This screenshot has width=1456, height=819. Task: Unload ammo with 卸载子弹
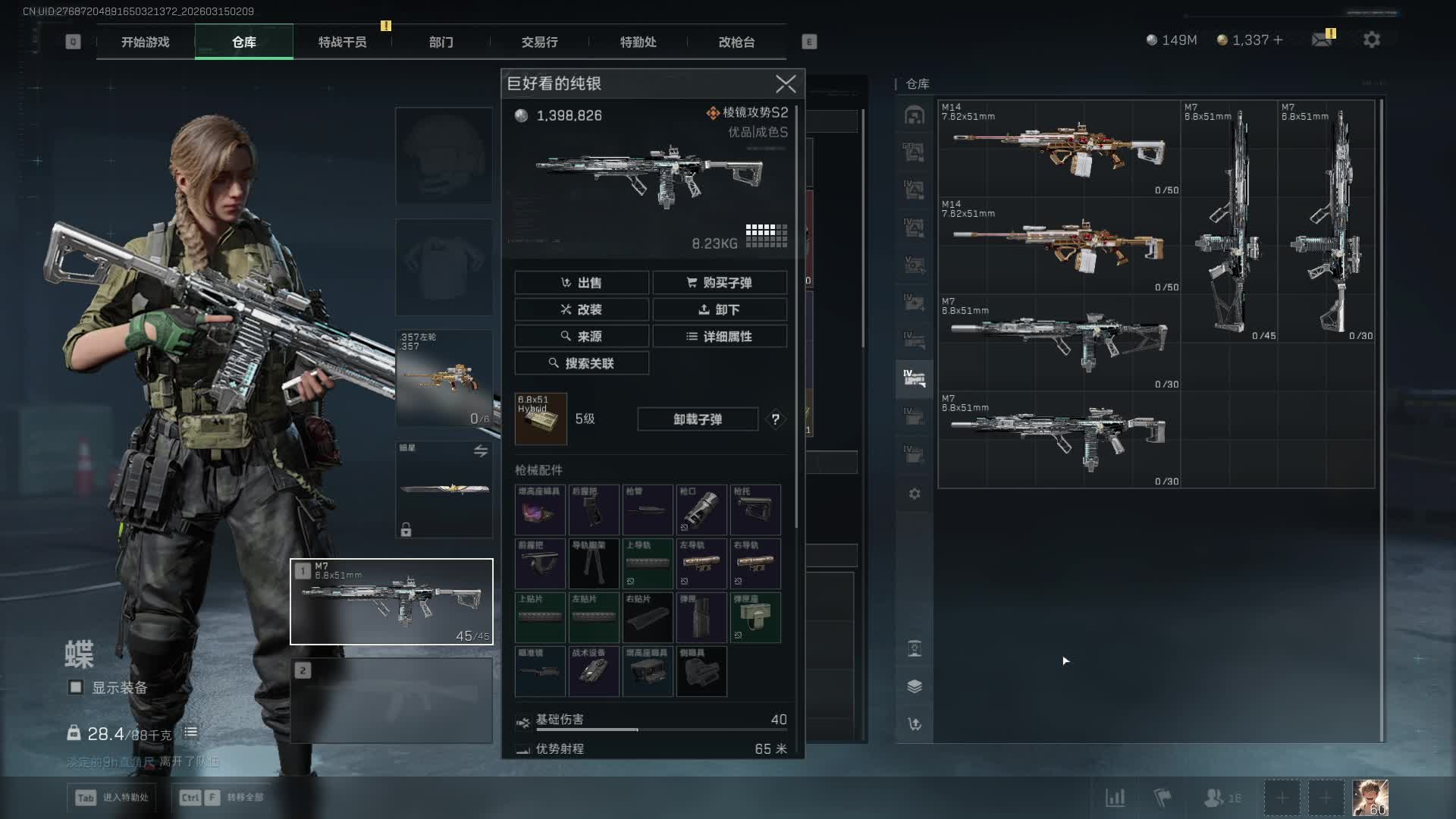[698, 419]
